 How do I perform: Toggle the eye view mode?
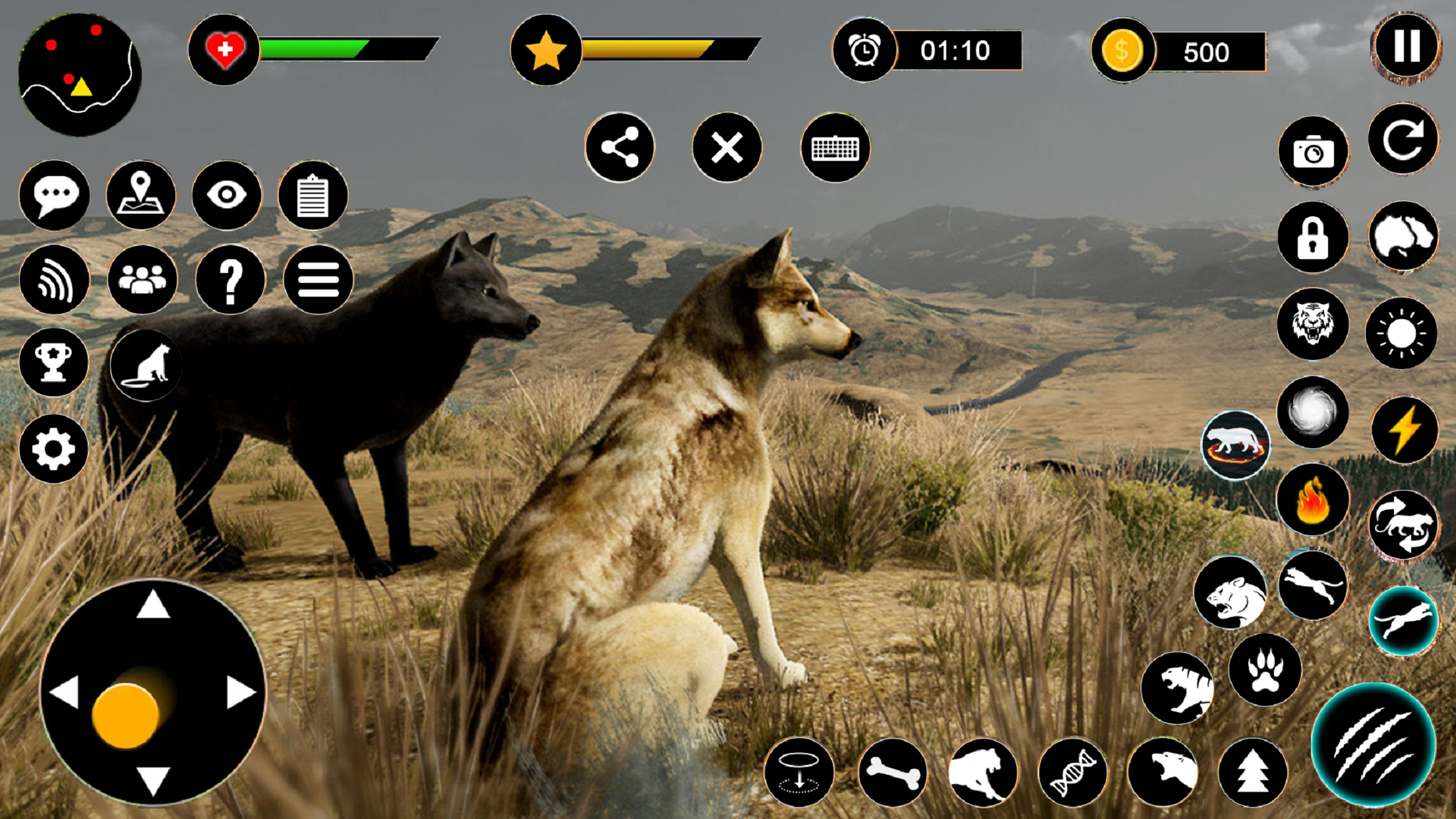click(x=228, y=196)
